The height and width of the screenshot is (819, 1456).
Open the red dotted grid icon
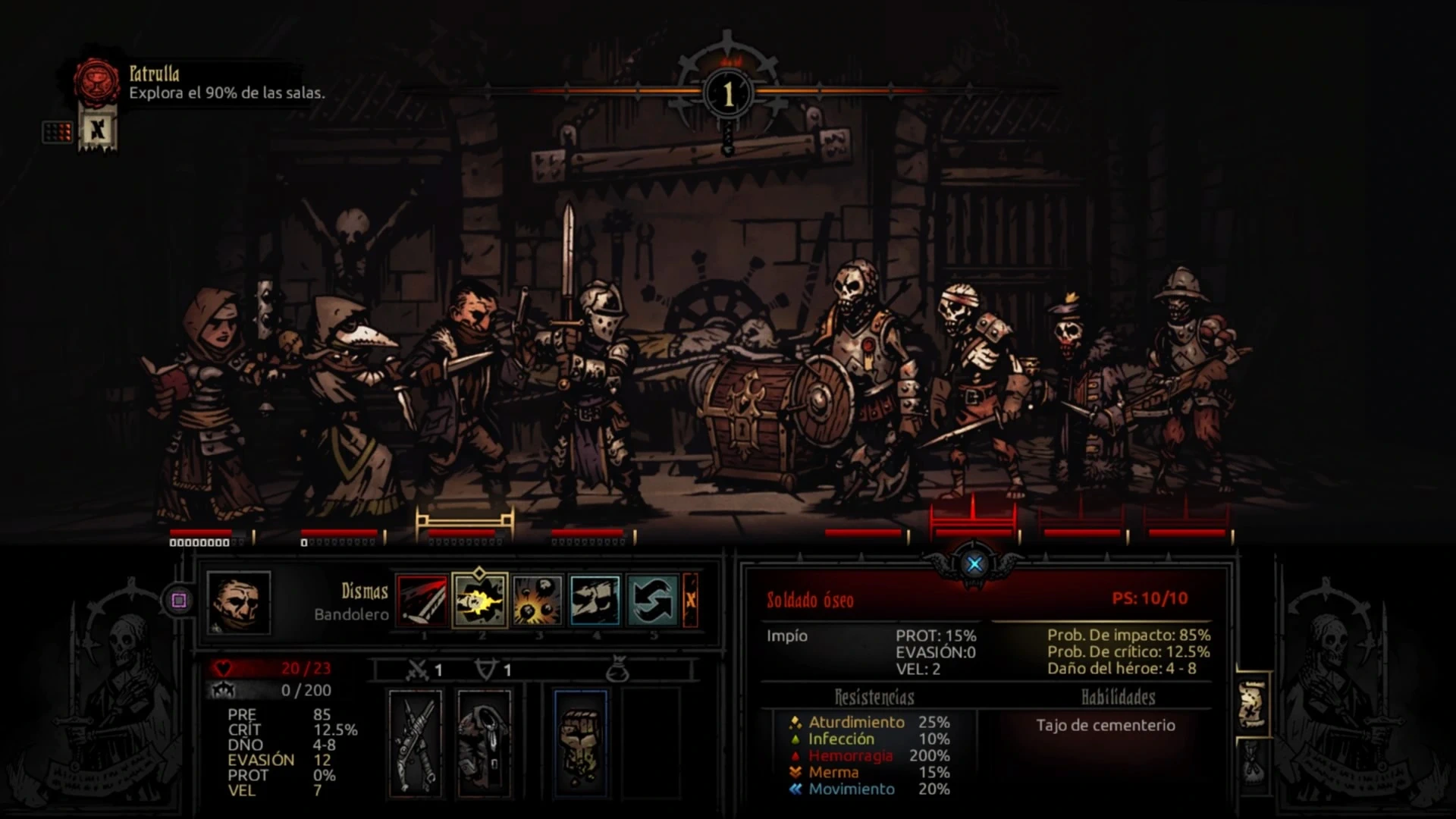pos(58,133)
